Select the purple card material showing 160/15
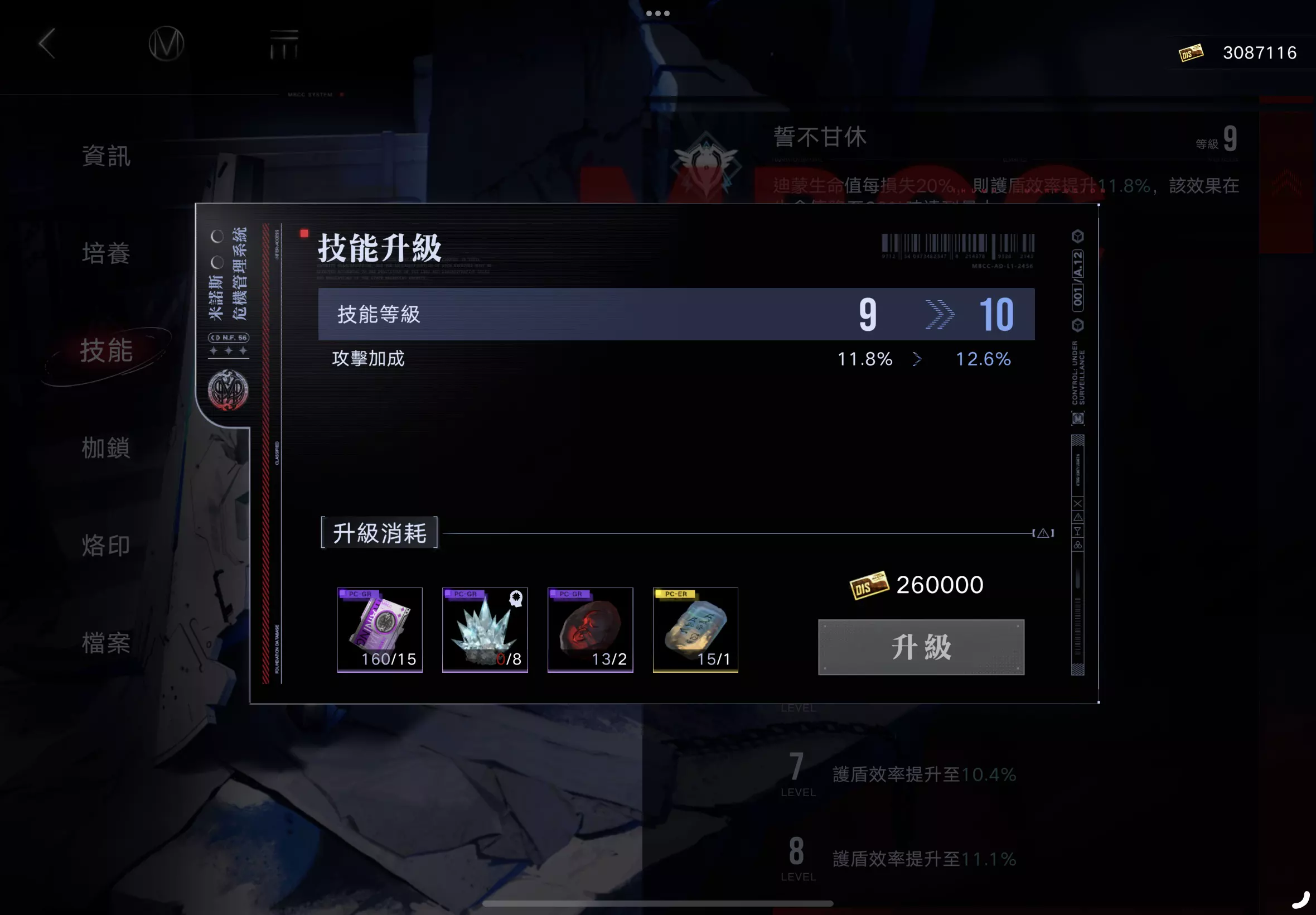The image size is (1316, 915). (x=380, y=629)
